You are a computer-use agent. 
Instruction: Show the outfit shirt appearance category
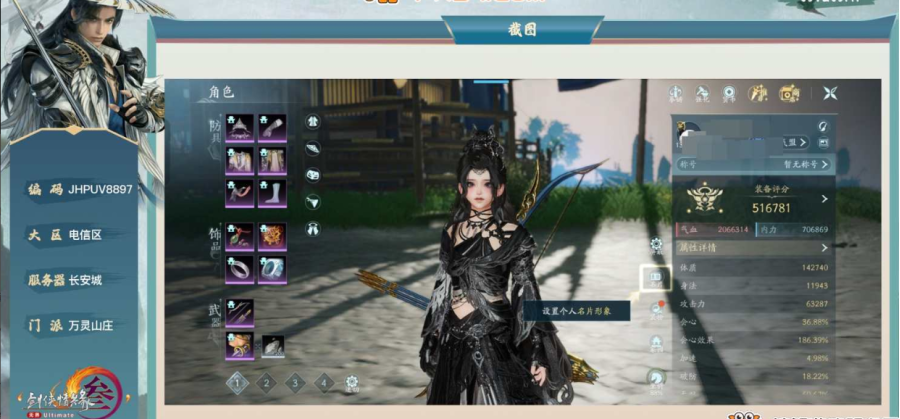point(312,122)
